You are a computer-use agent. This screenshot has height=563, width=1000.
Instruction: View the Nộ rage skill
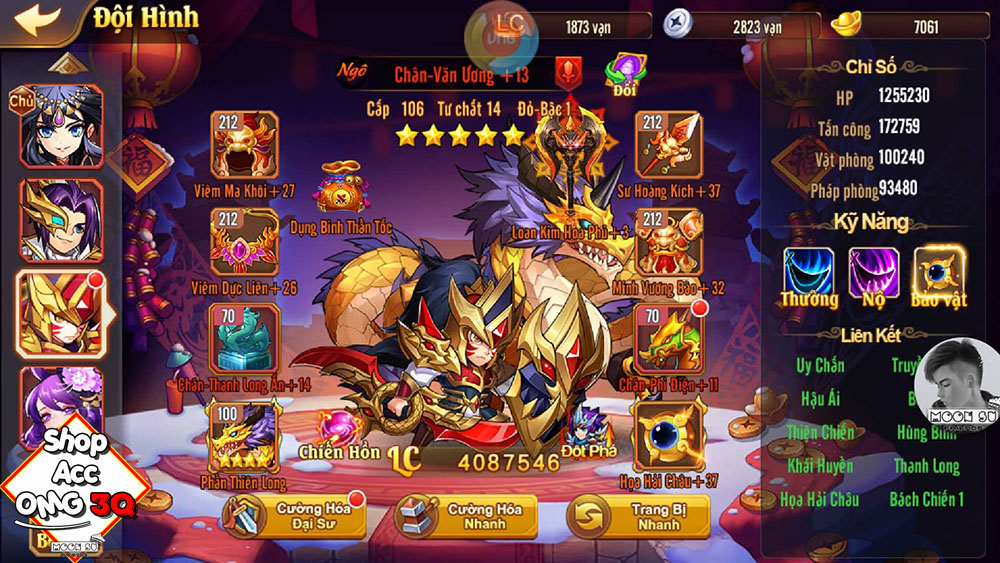874,273
